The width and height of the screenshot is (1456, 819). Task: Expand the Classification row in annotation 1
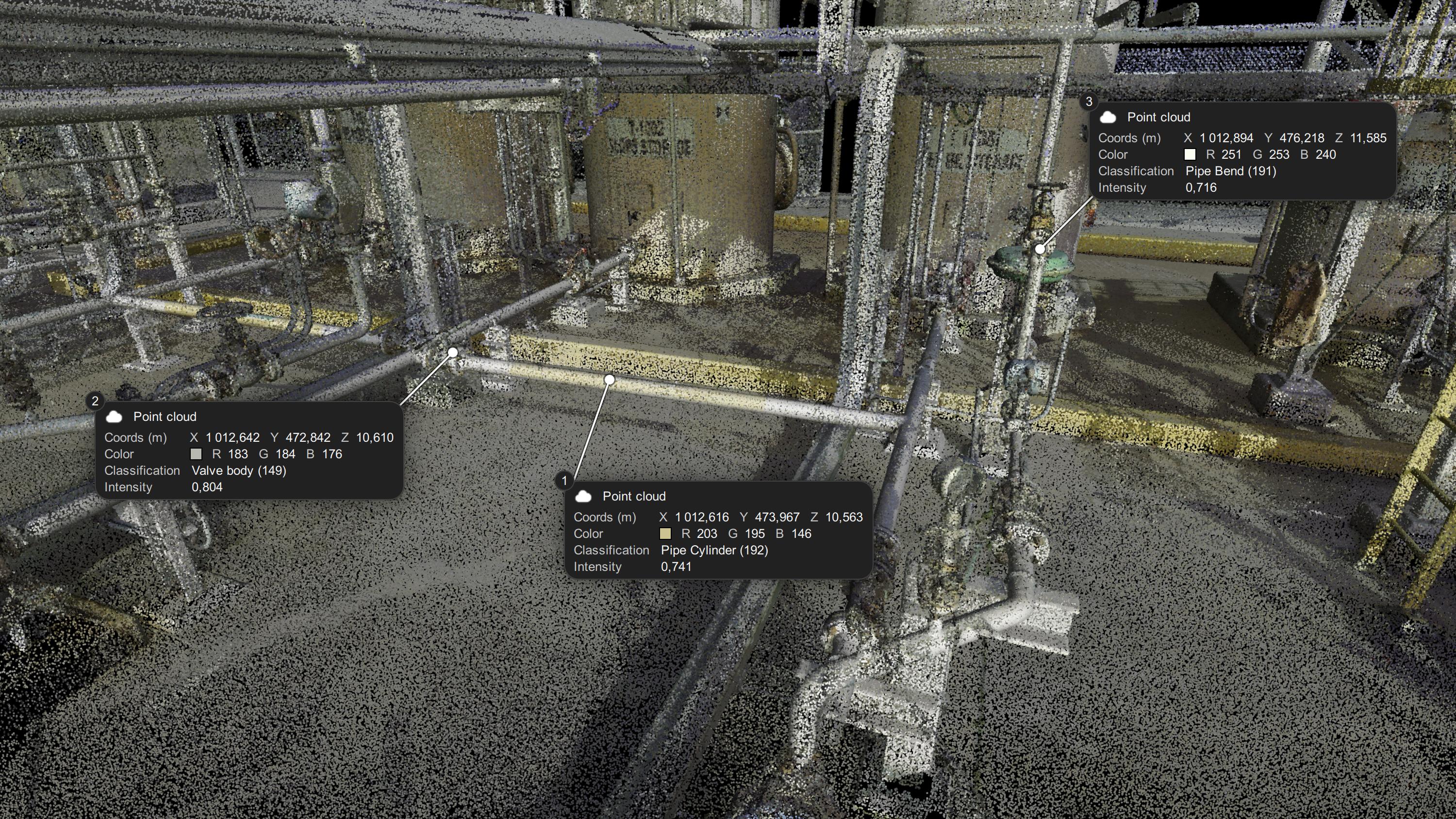(612, 550)
